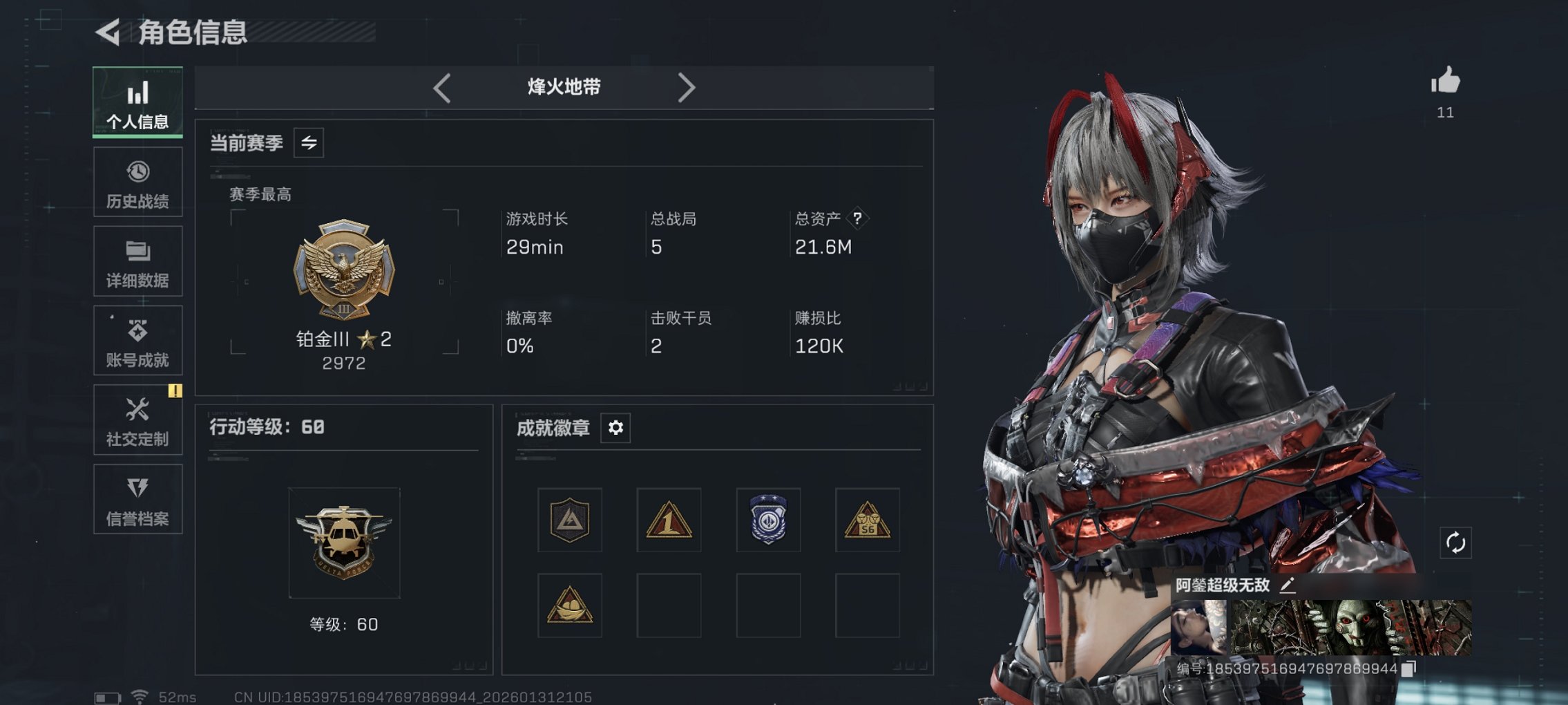Toggle the season switch beside 当前赛季

309,143
